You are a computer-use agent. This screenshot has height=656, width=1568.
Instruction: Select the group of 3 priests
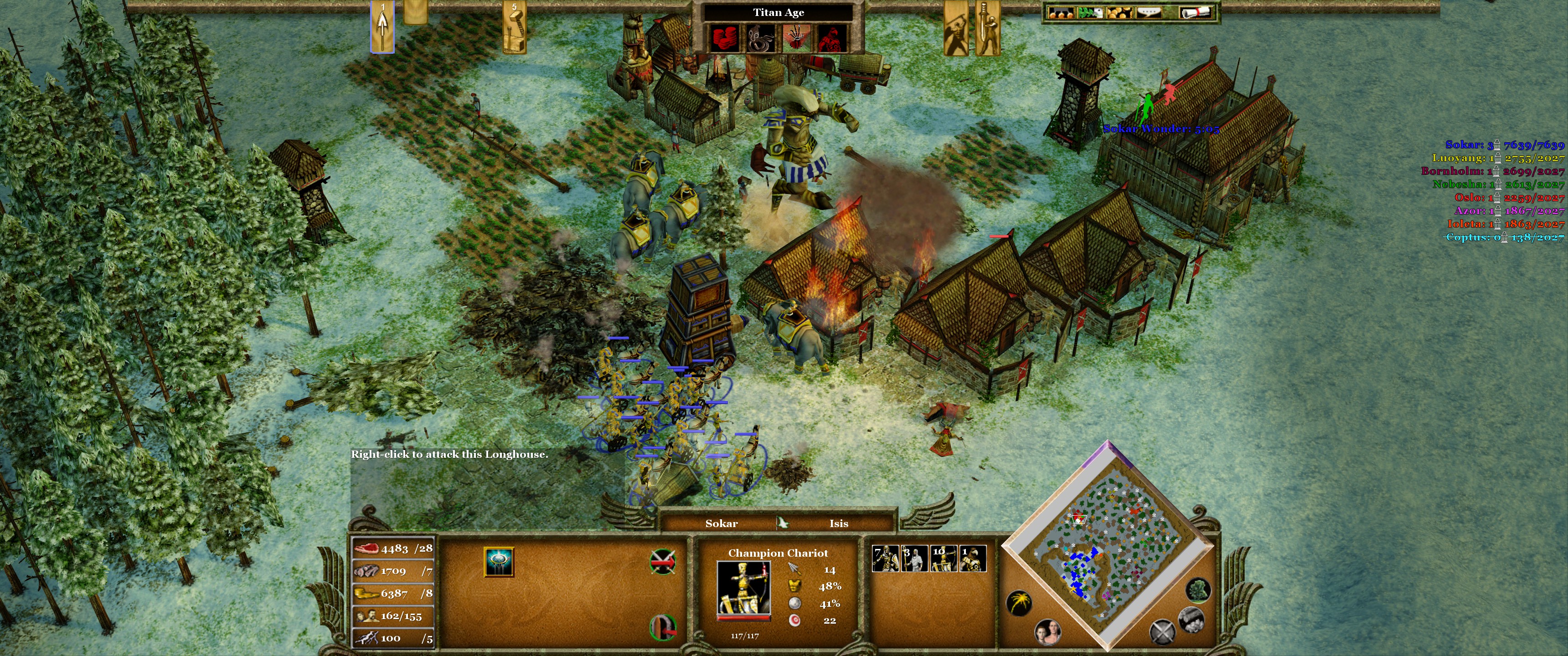click(x=914, y=559)
